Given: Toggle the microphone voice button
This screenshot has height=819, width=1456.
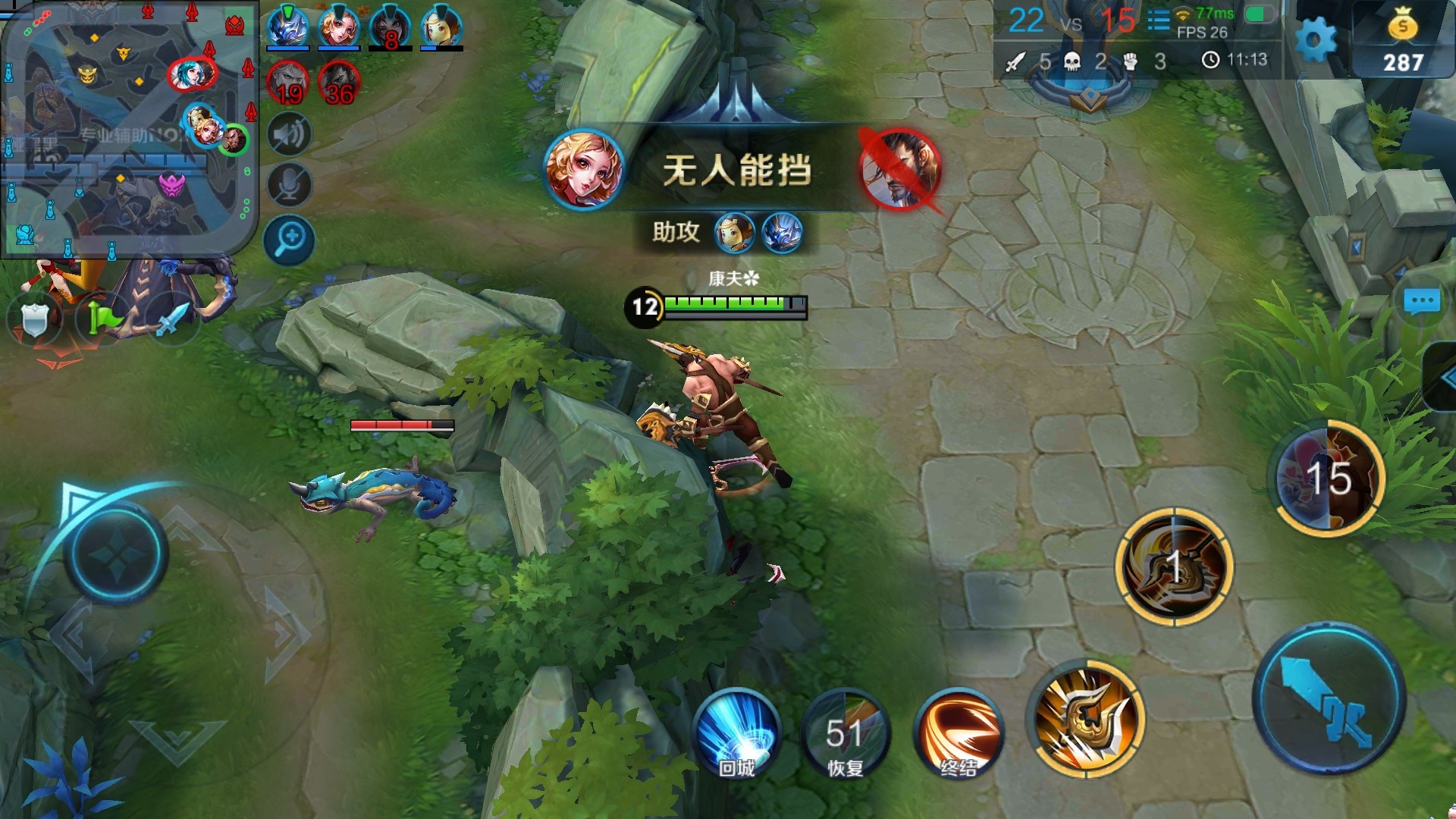Looking at the screenshot, I should [x=289, y=185].
